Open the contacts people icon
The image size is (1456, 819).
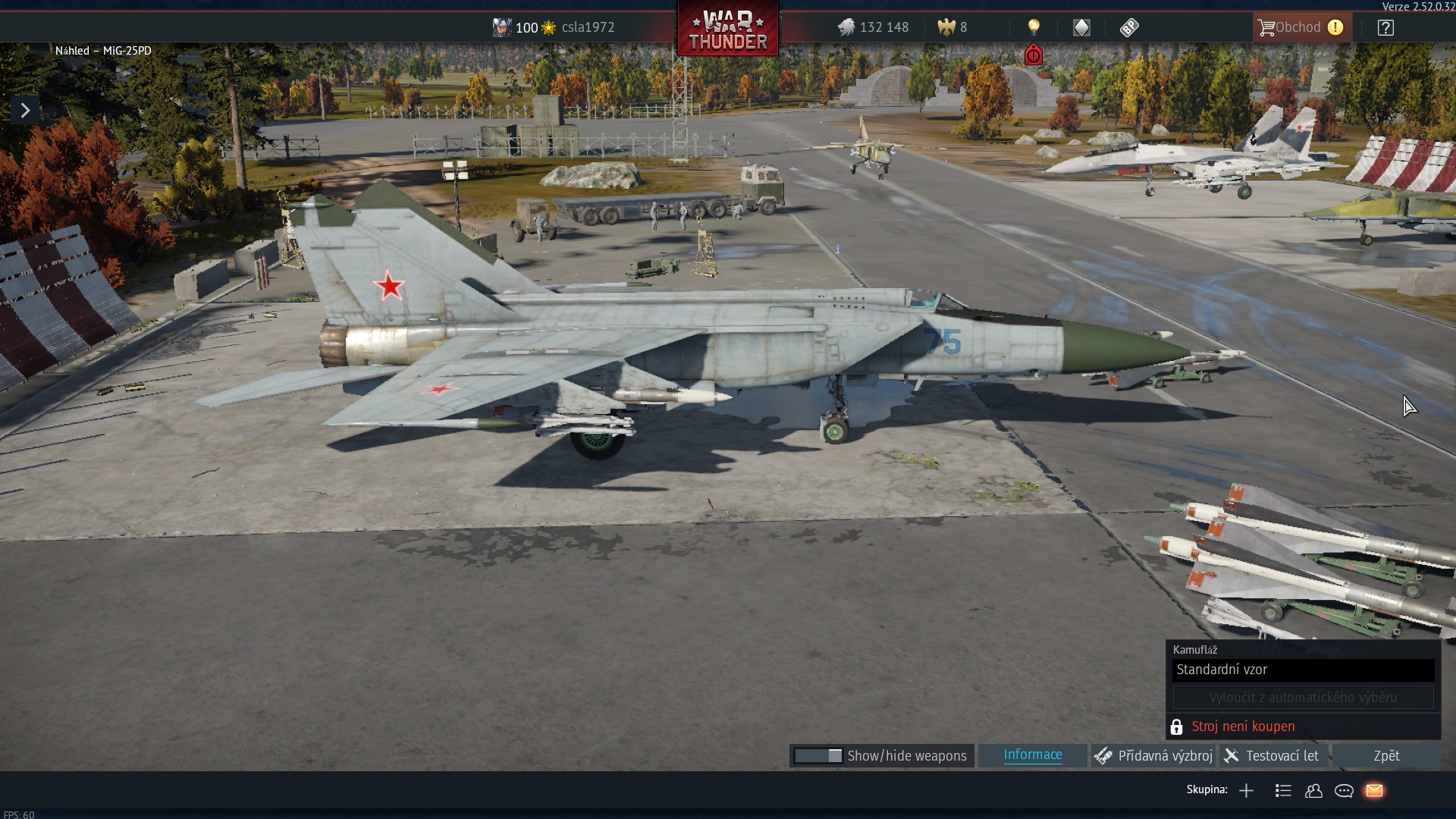[1313, 791]
